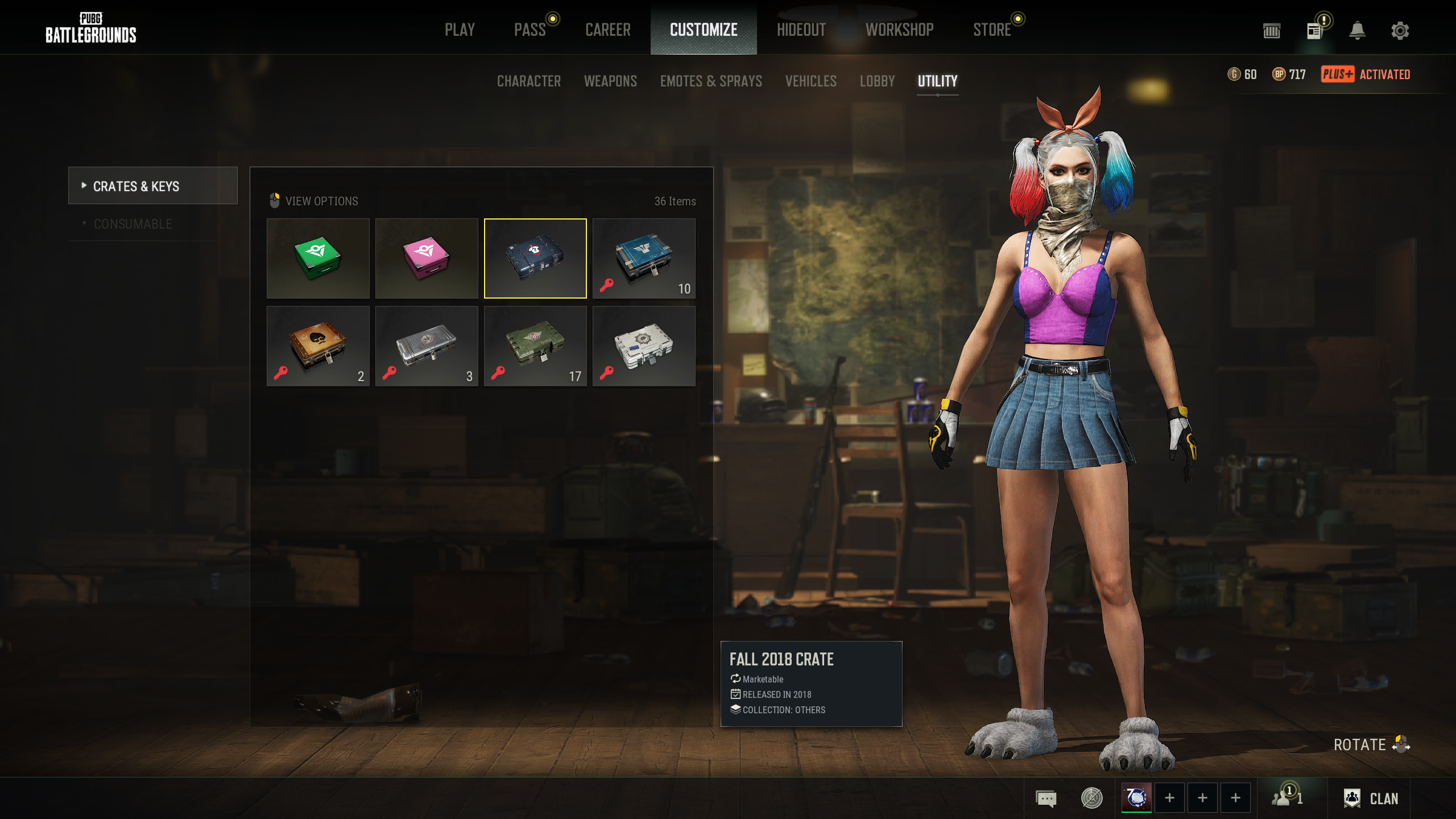
Task: Select the green crate
Action: (x=318, y=258)
